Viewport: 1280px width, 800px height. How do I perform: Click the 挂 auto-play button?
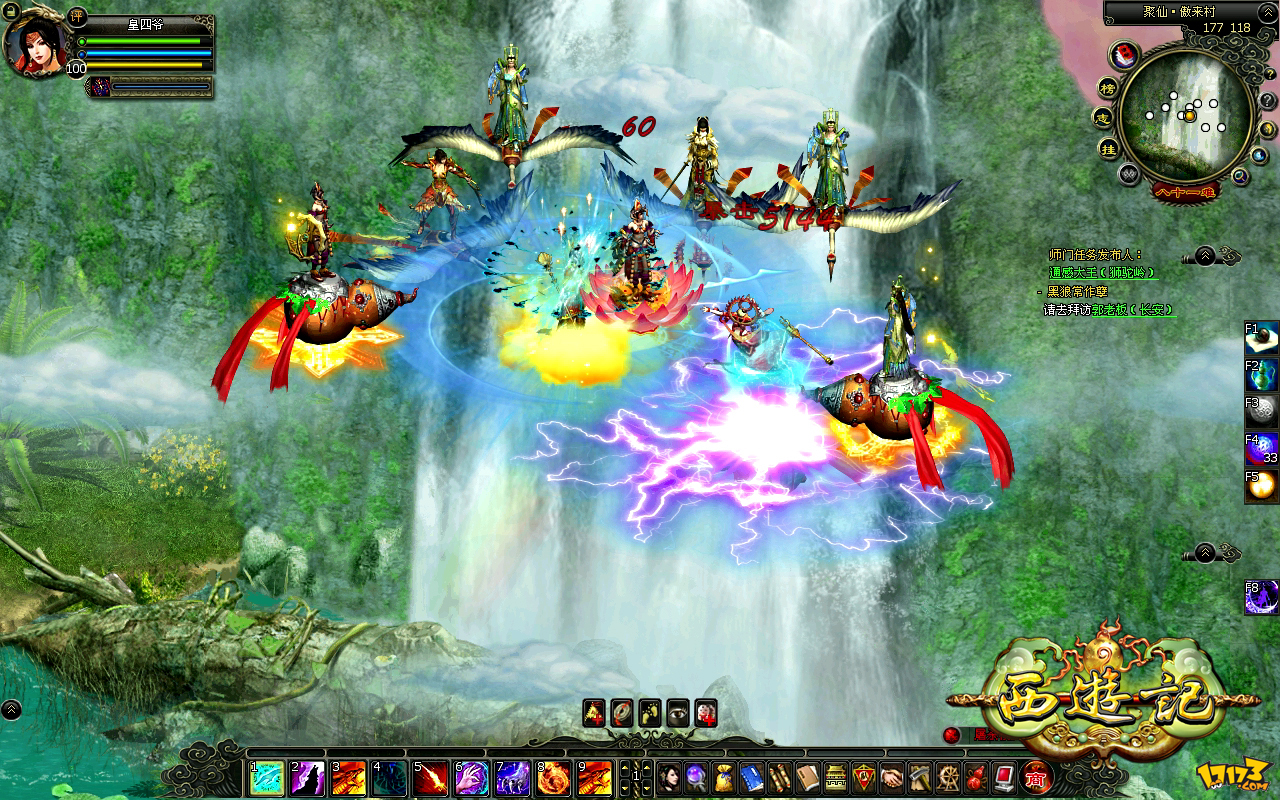tap(1108, 149)
